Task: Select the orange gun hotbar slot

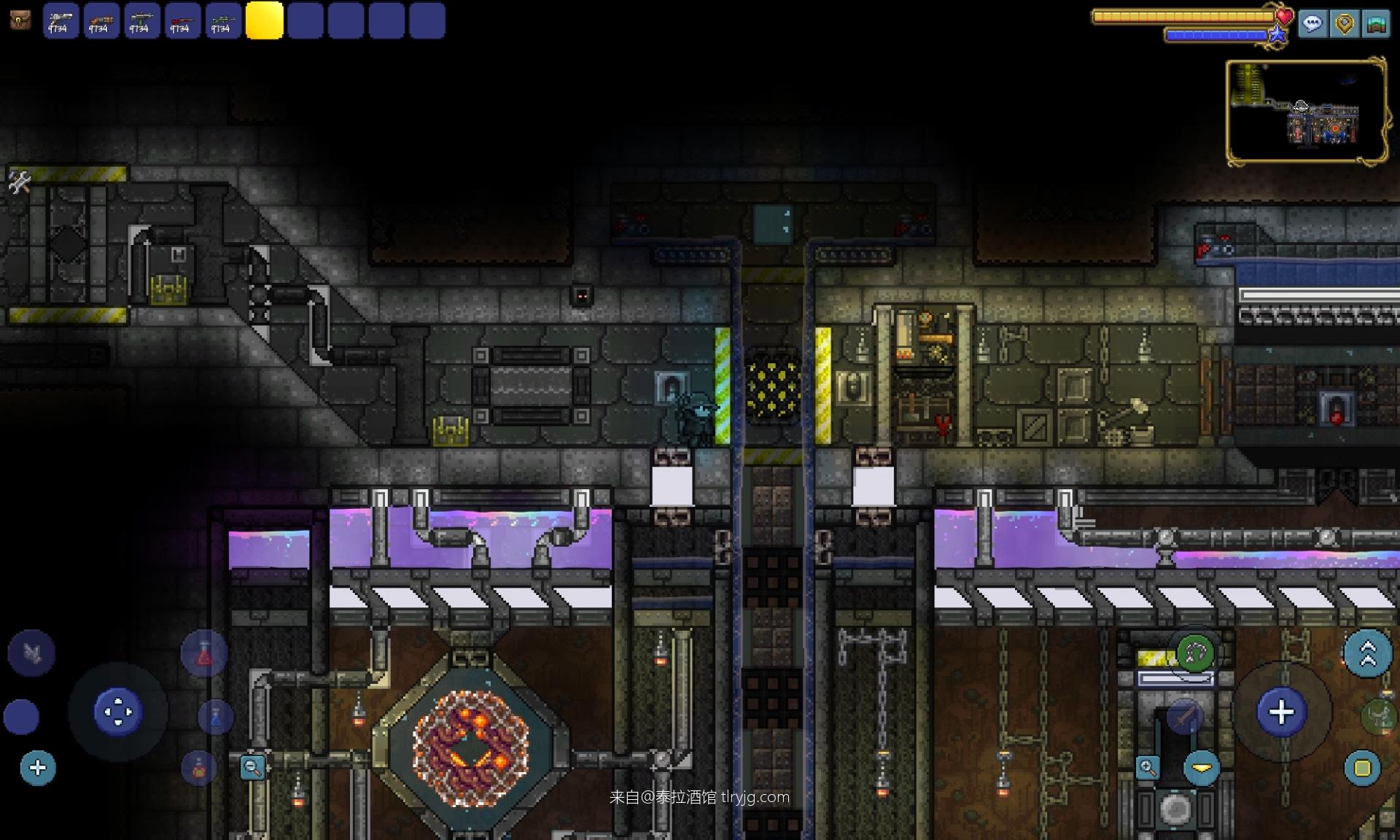Action: click(x=101, y=20)
